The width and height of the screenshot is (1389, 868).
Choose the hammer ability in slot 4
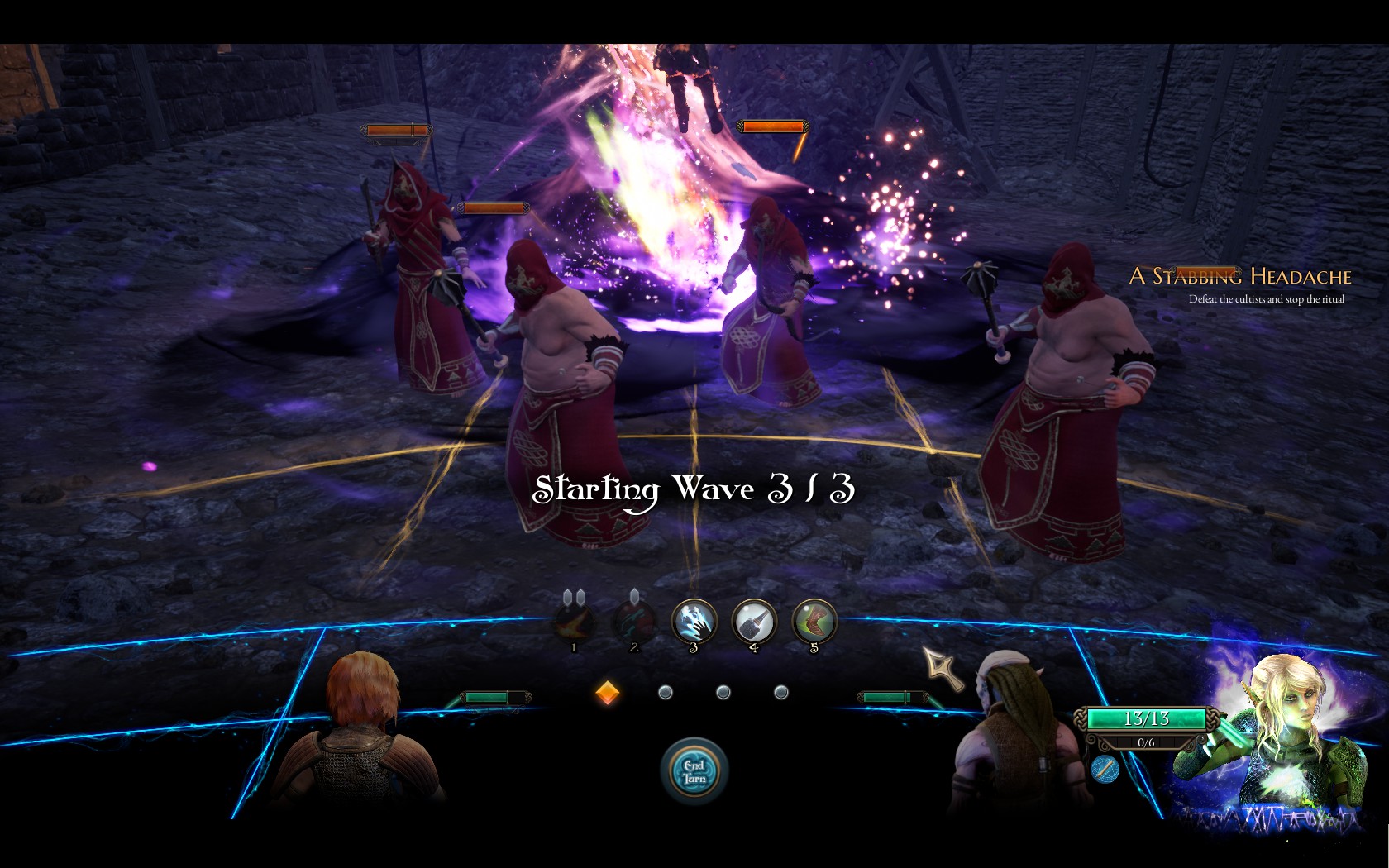(754, 622)
